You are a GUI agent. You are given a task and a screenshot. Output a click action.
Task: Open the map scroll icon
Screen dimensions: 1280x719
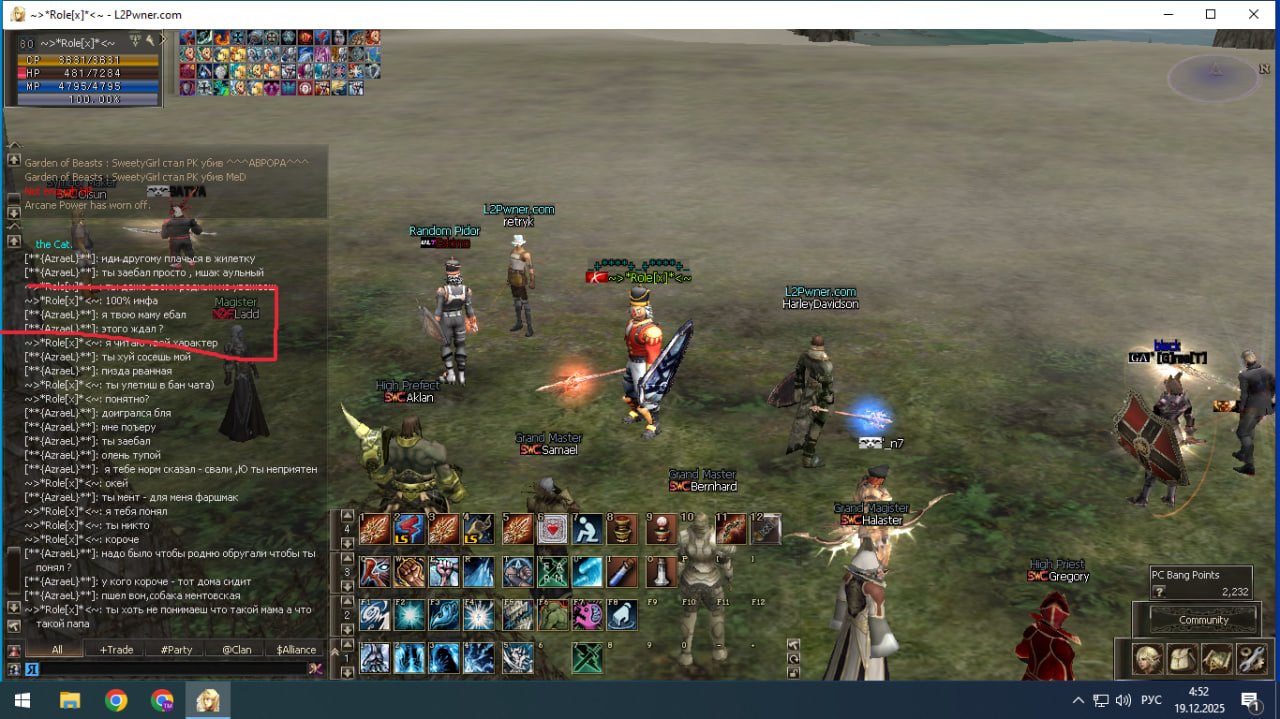pyautogui.click(x=1216, y=659)
